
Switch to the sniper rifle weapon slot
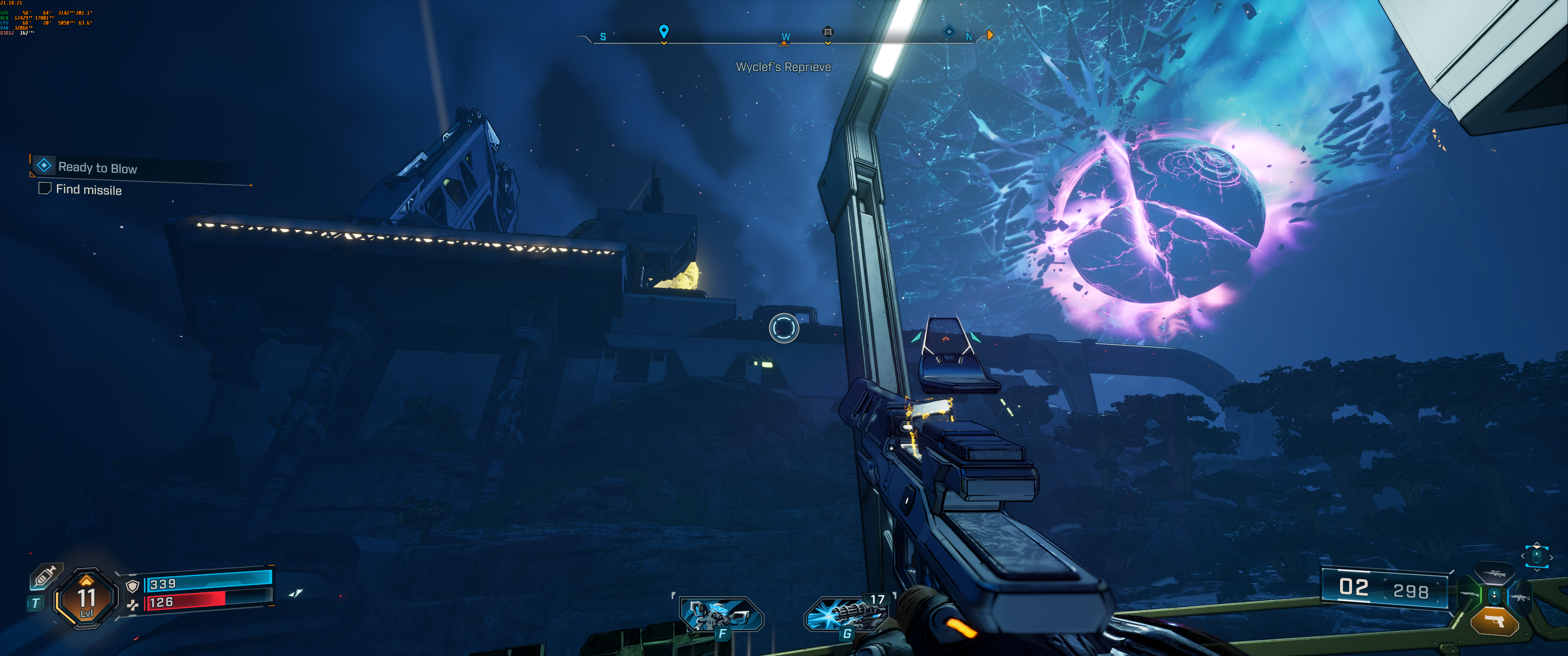pyautogui.click(x=1495, y=573)
